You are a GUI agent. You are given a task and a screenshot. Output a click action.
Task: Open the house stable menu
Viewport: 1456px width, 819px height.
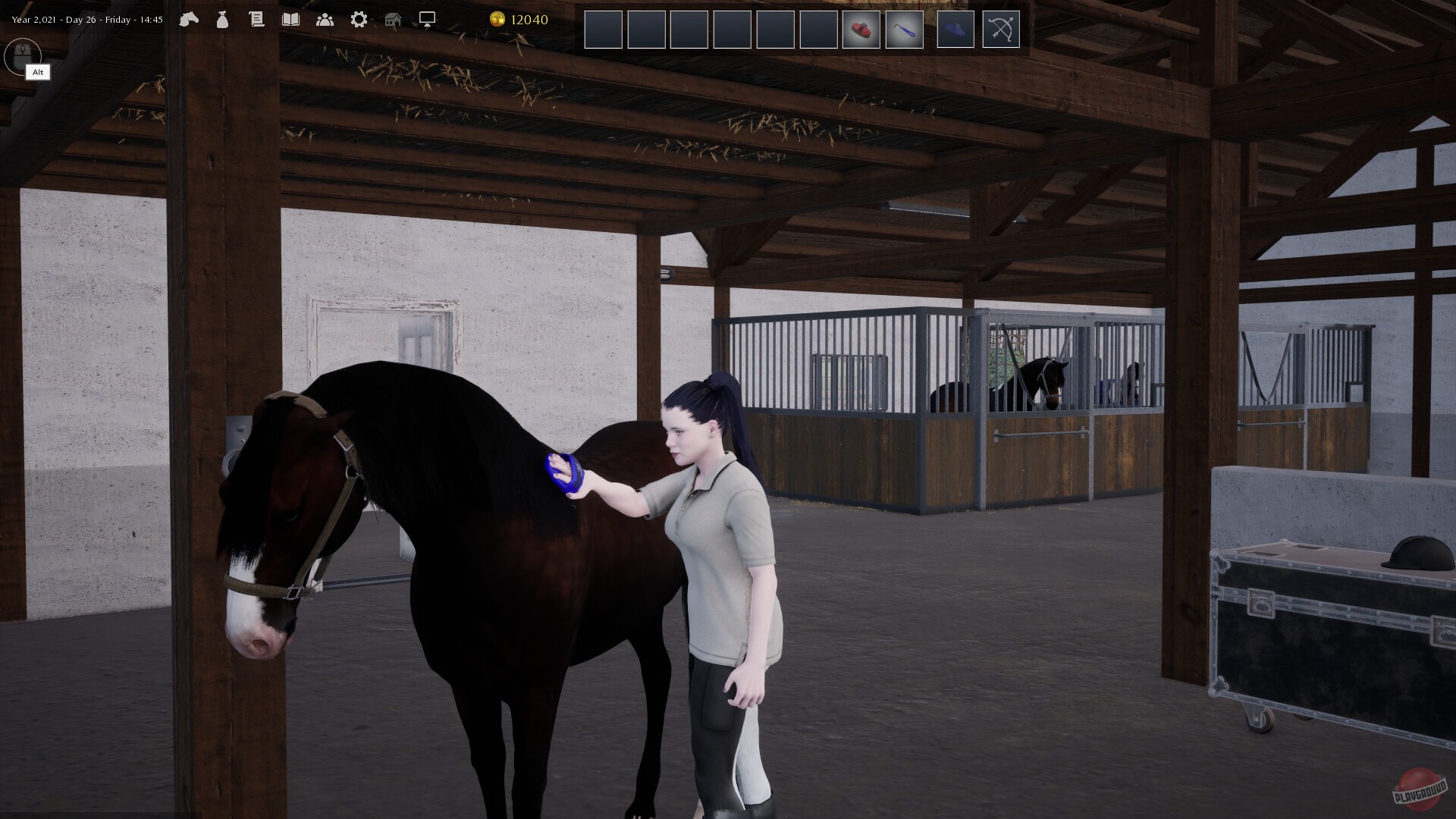(x=394, y=20)
